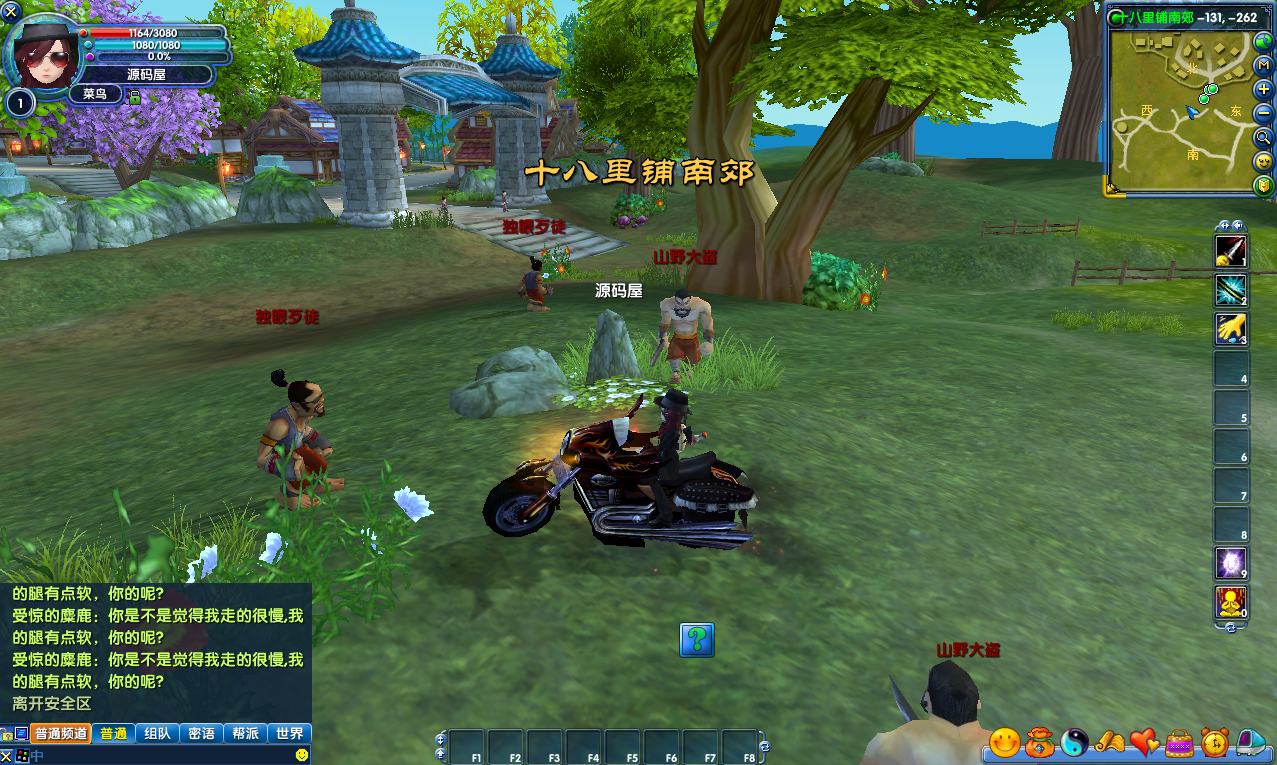
Task: Switch to the 组队 chat tab
Action: pos(156,733)
